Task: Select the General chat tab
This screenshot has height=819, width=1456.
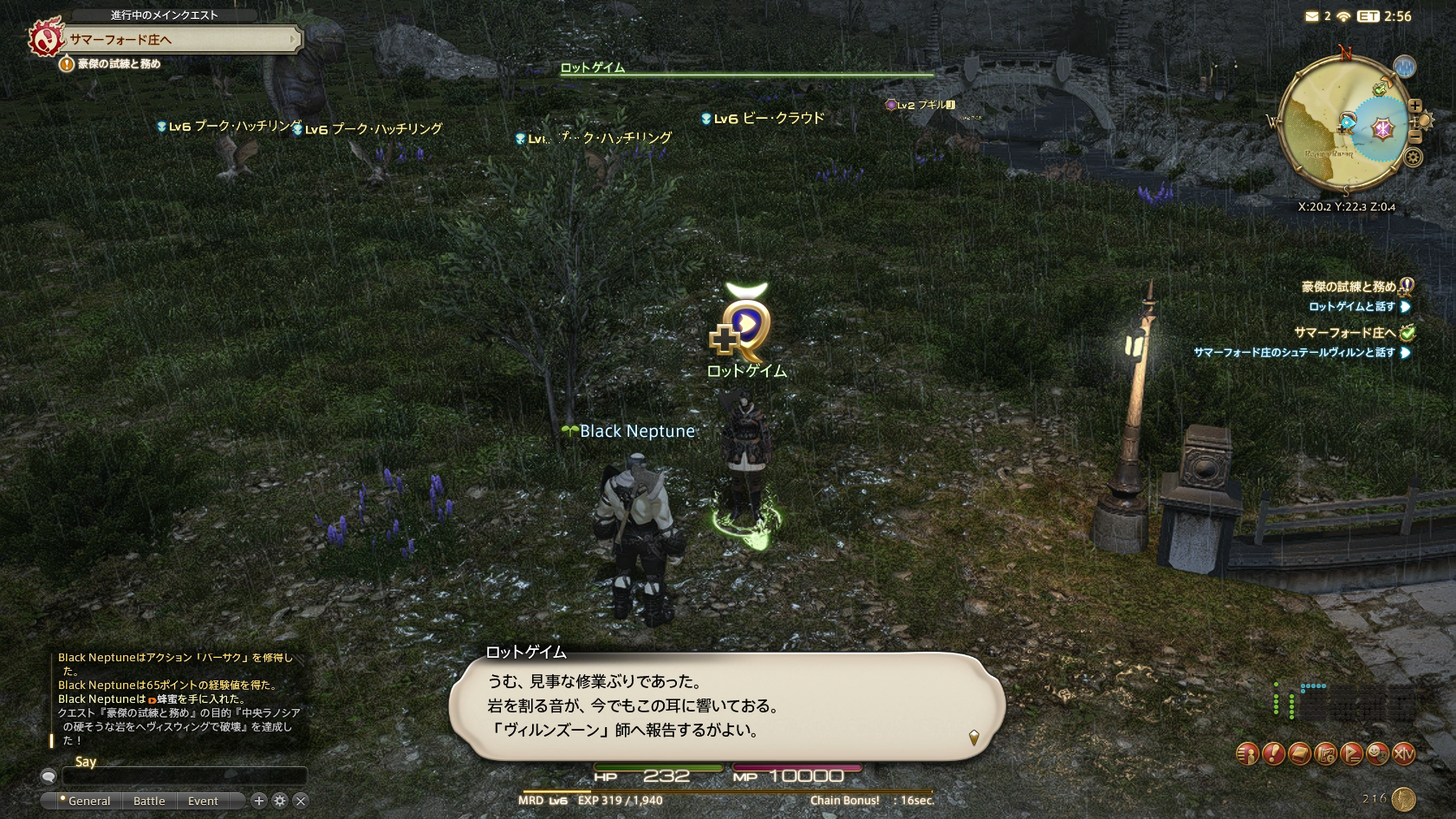Action: pyautogui.click(x=88, y=801)
